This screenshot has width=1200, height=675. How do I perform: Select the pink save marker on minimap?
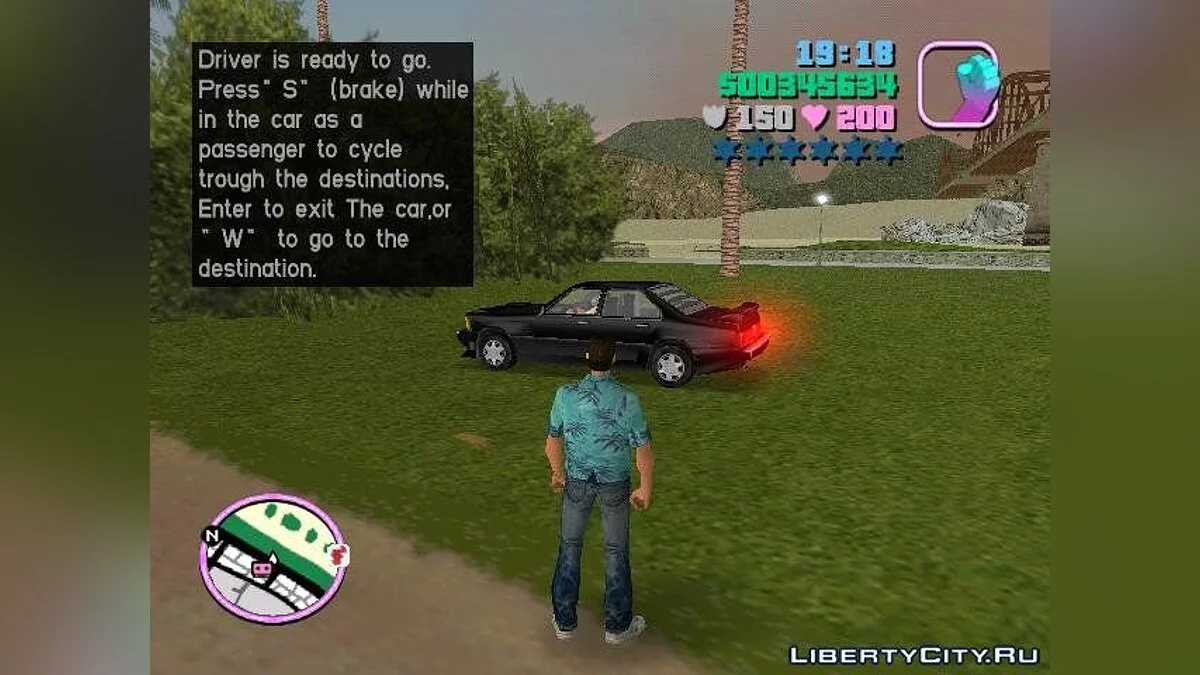click(x=263, y=569)
